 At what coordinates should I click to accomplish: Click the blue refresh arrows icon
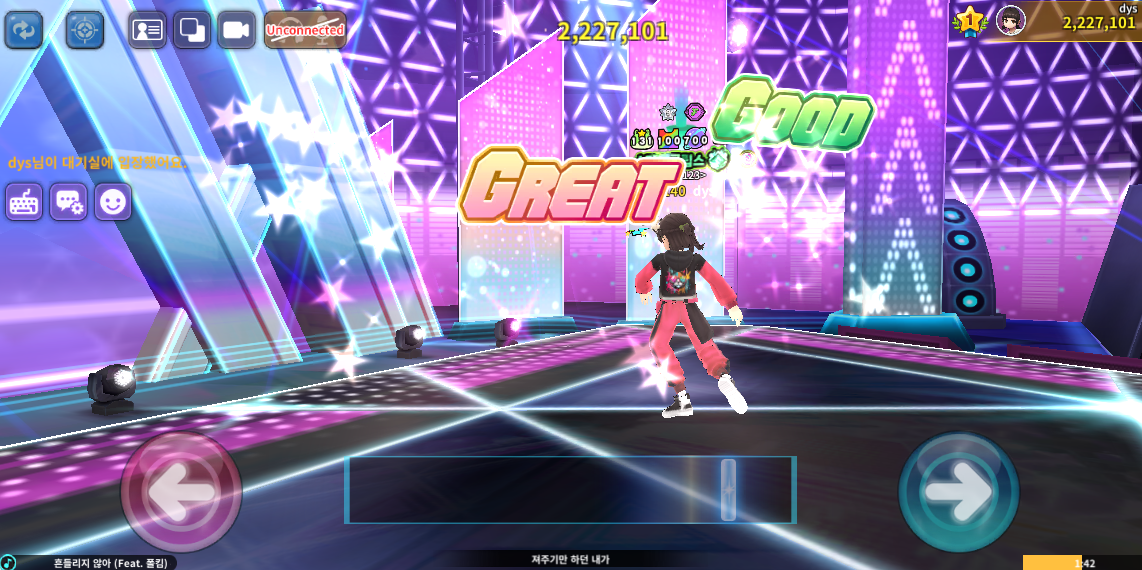24,30
